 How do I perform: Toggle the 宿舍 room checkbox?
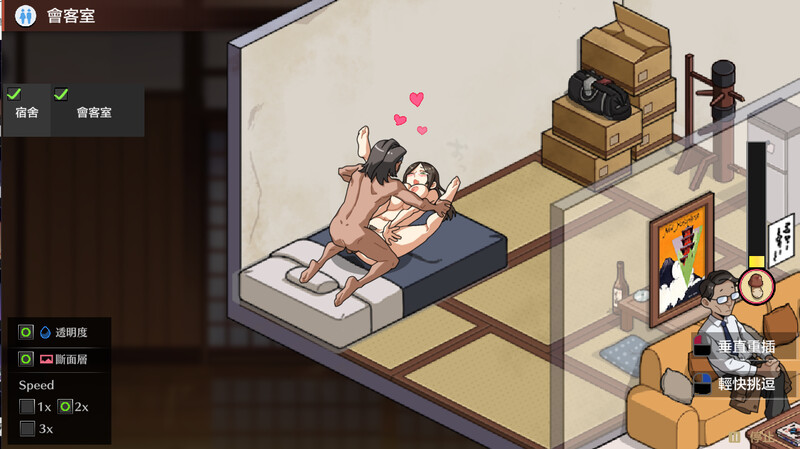pos(14,94)
